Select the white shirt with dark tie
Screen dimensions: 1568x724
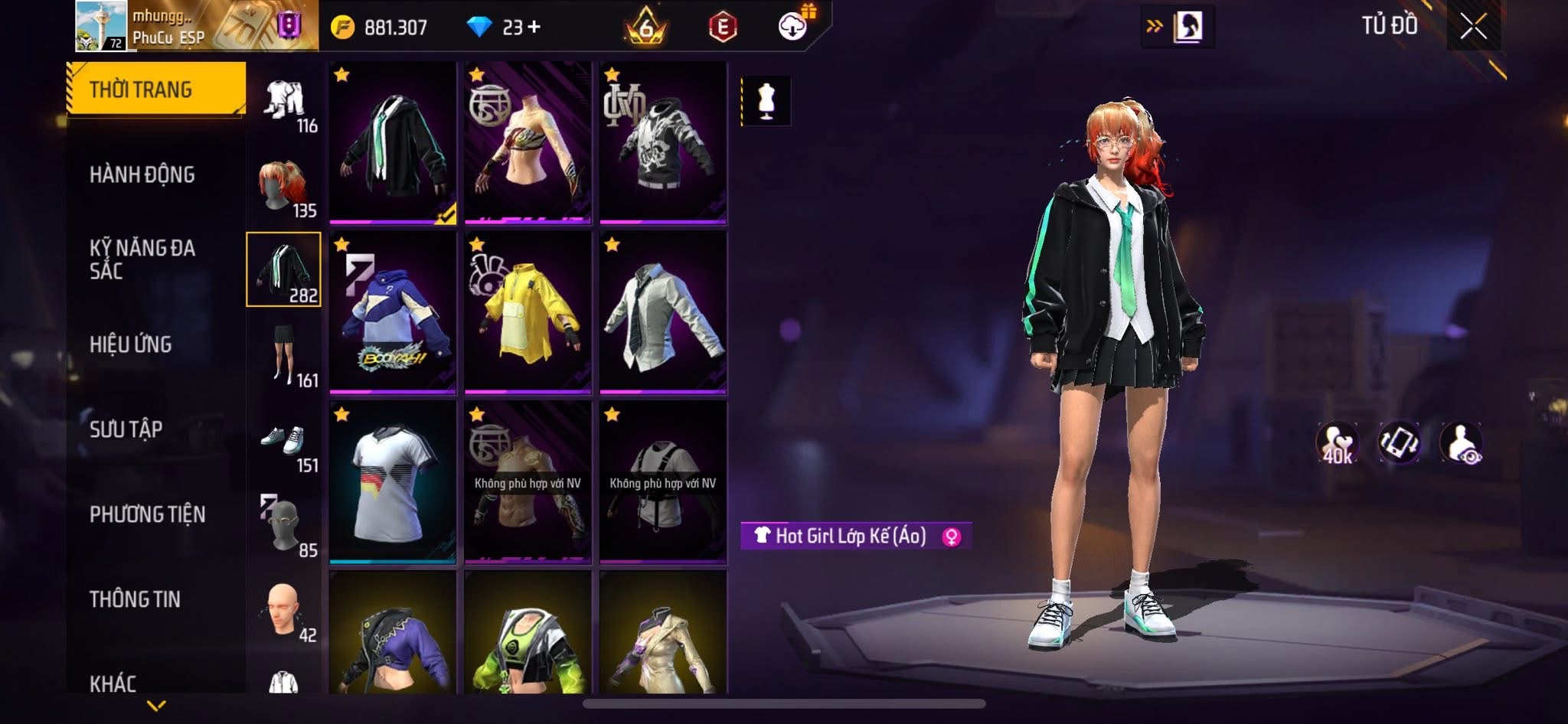coord(663,312)
